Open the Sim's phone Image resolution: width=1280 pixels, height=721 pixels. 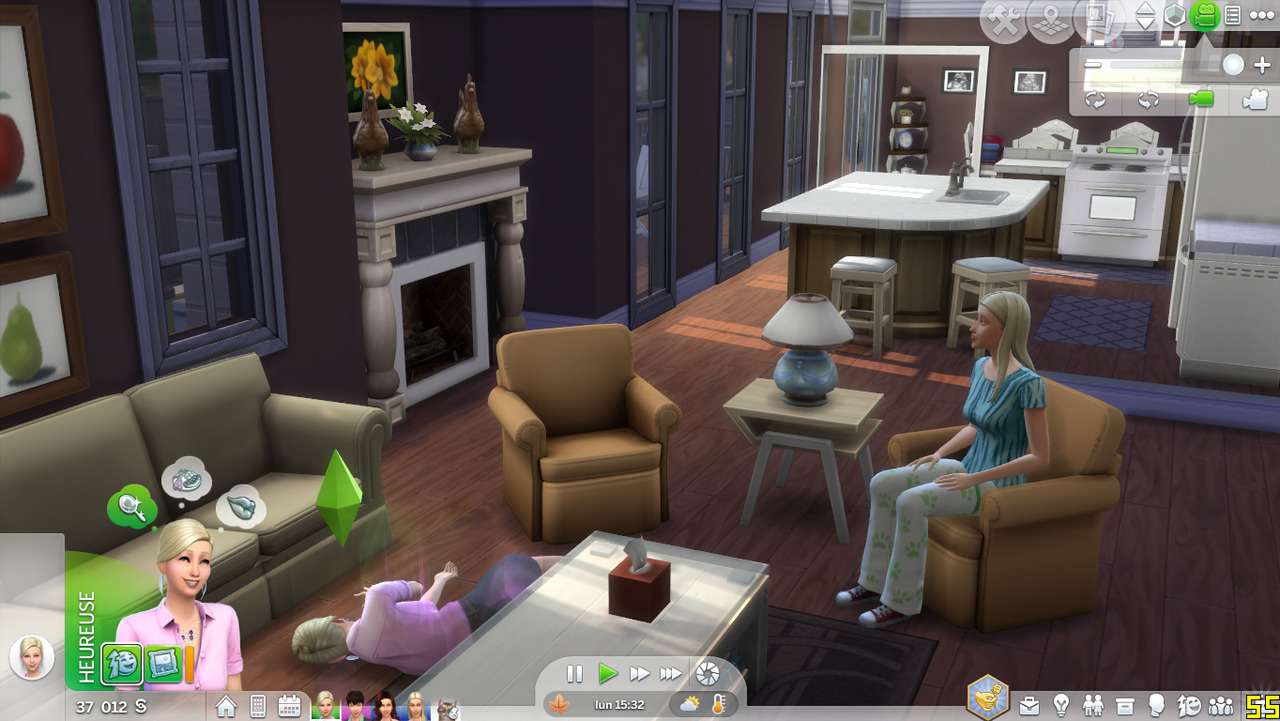tap(257, 706)
